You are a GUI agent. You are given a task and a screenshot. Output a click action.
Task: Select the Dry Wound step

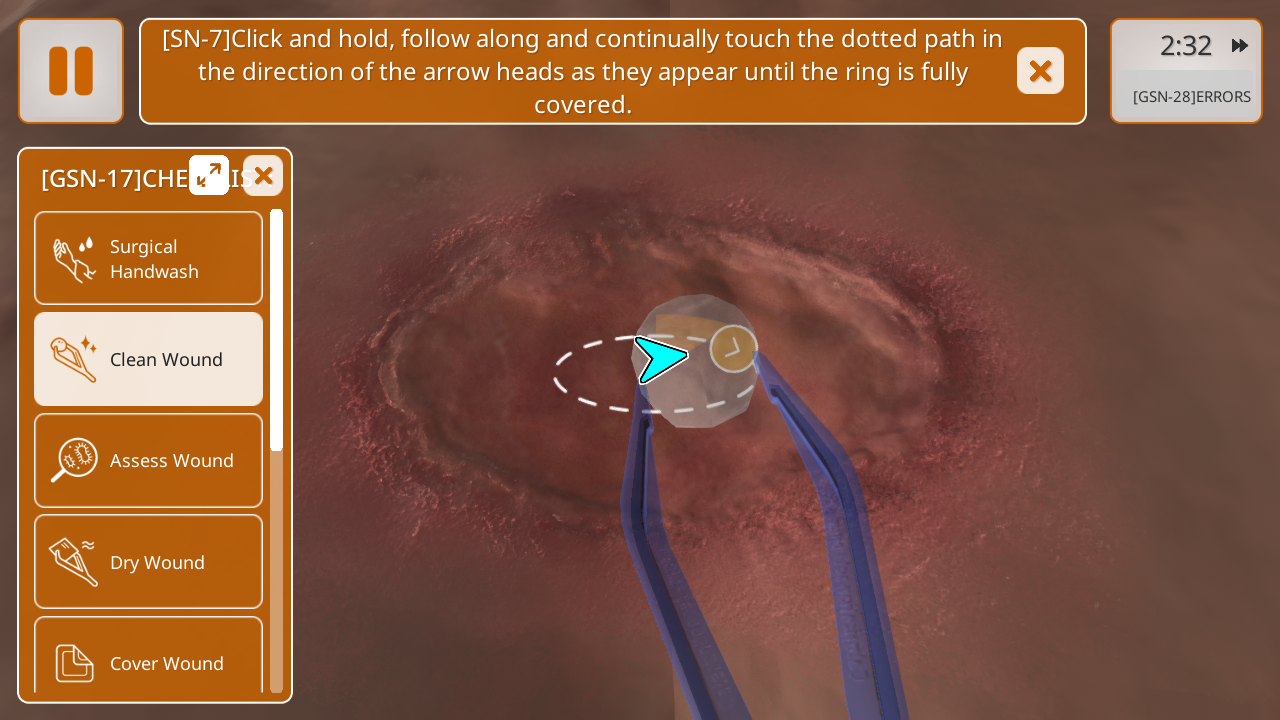[149, 562]
